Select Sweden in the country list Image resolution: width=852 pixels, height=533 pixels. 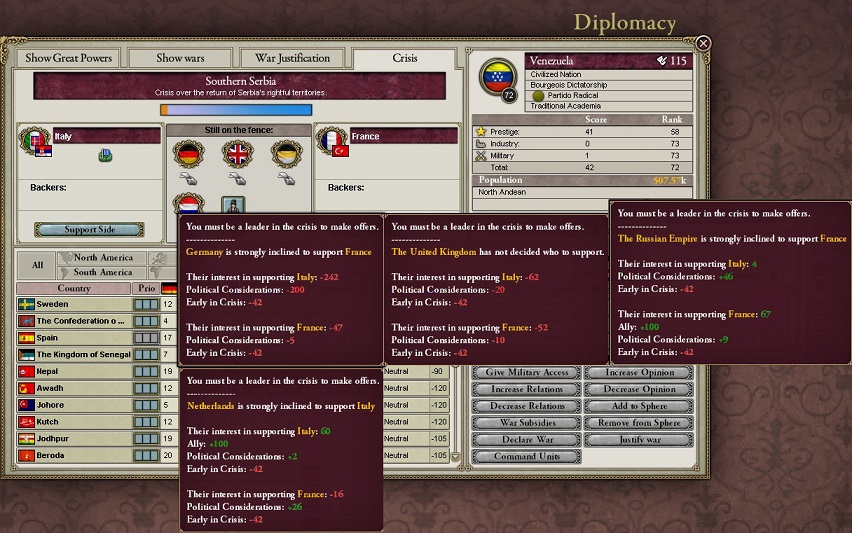(74, 304)
